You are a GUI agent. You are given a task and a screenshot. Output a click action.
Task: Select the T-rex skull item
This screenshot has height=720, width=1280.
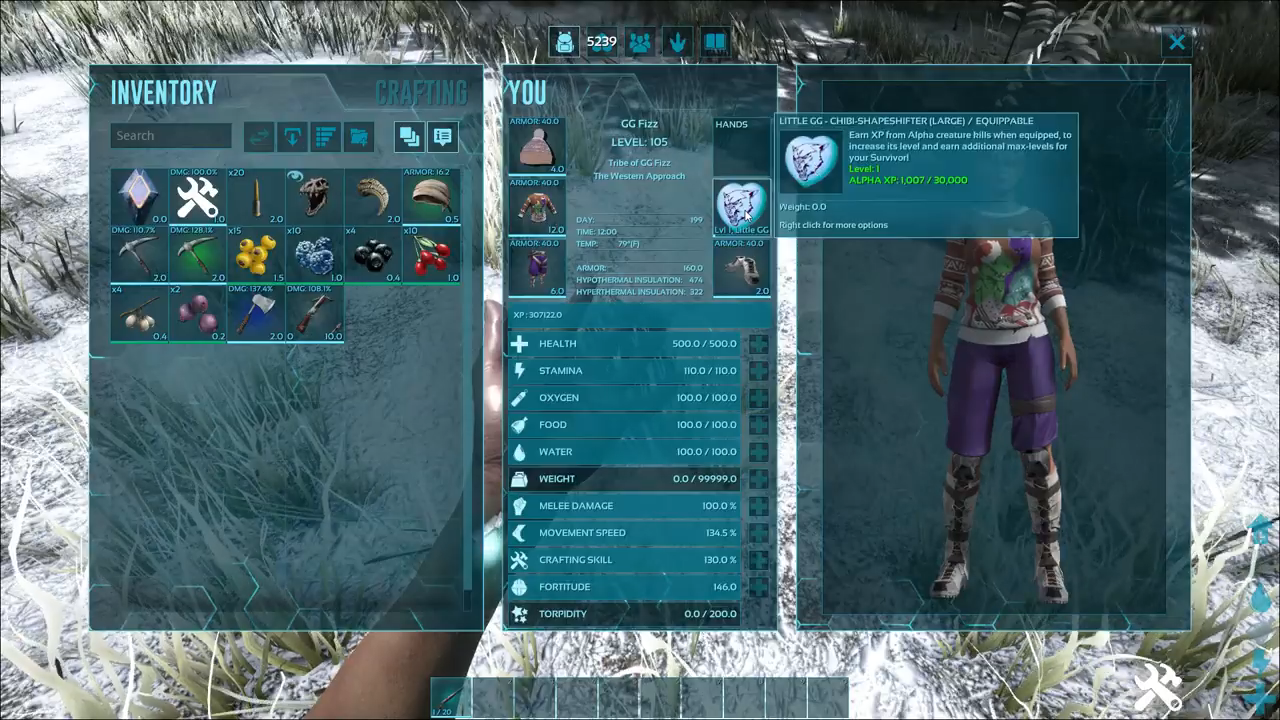[x=314, y=197]
